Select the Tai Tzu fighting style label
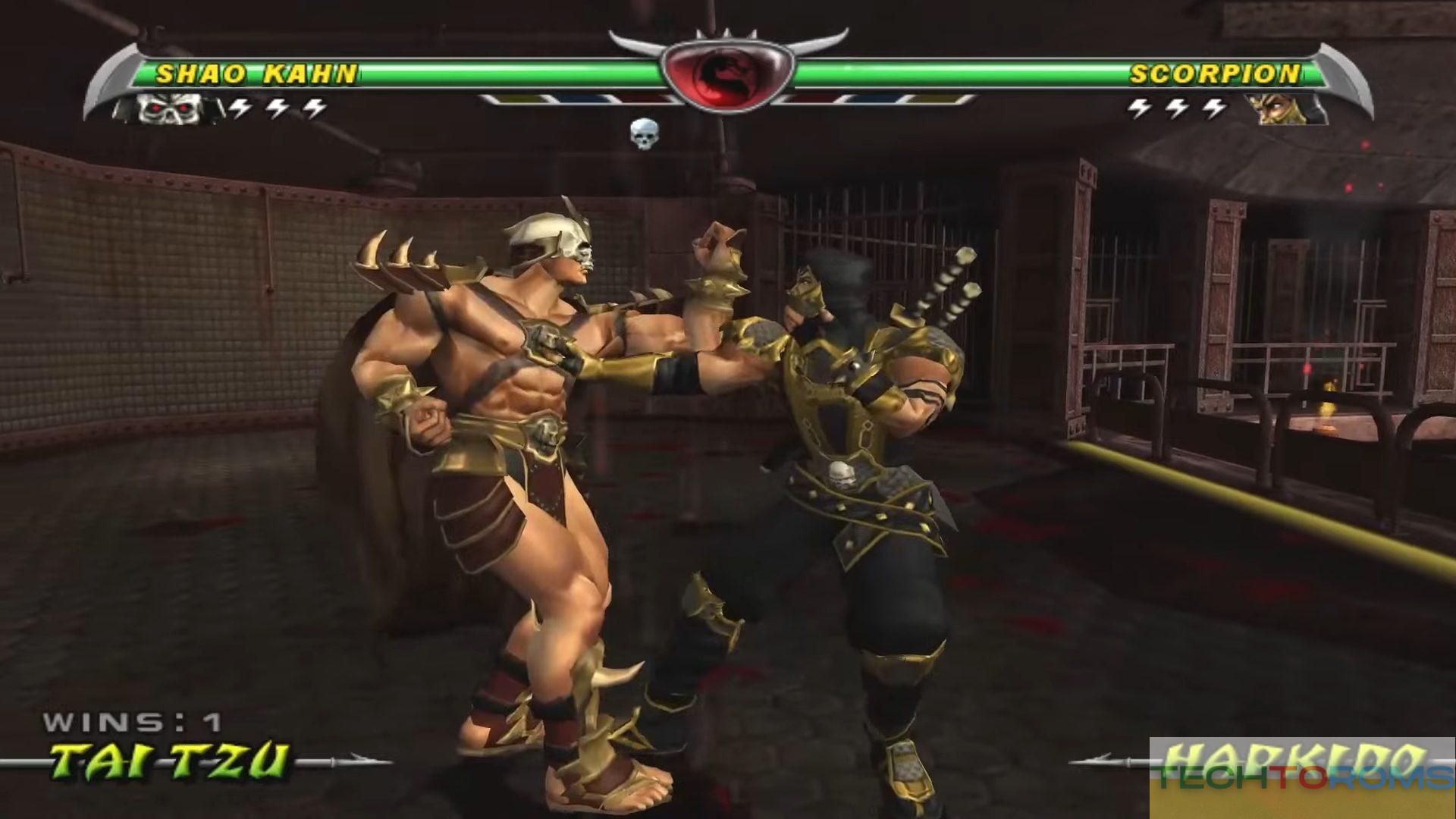Image resolution: width=1456 pixels, height=819 pixels. click(170, 761)
